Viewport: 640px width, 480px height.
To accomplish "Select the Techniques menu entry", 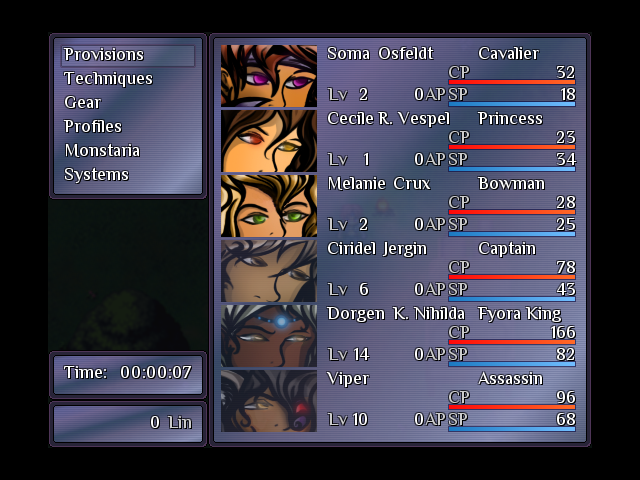I will [x=108, y=79].
